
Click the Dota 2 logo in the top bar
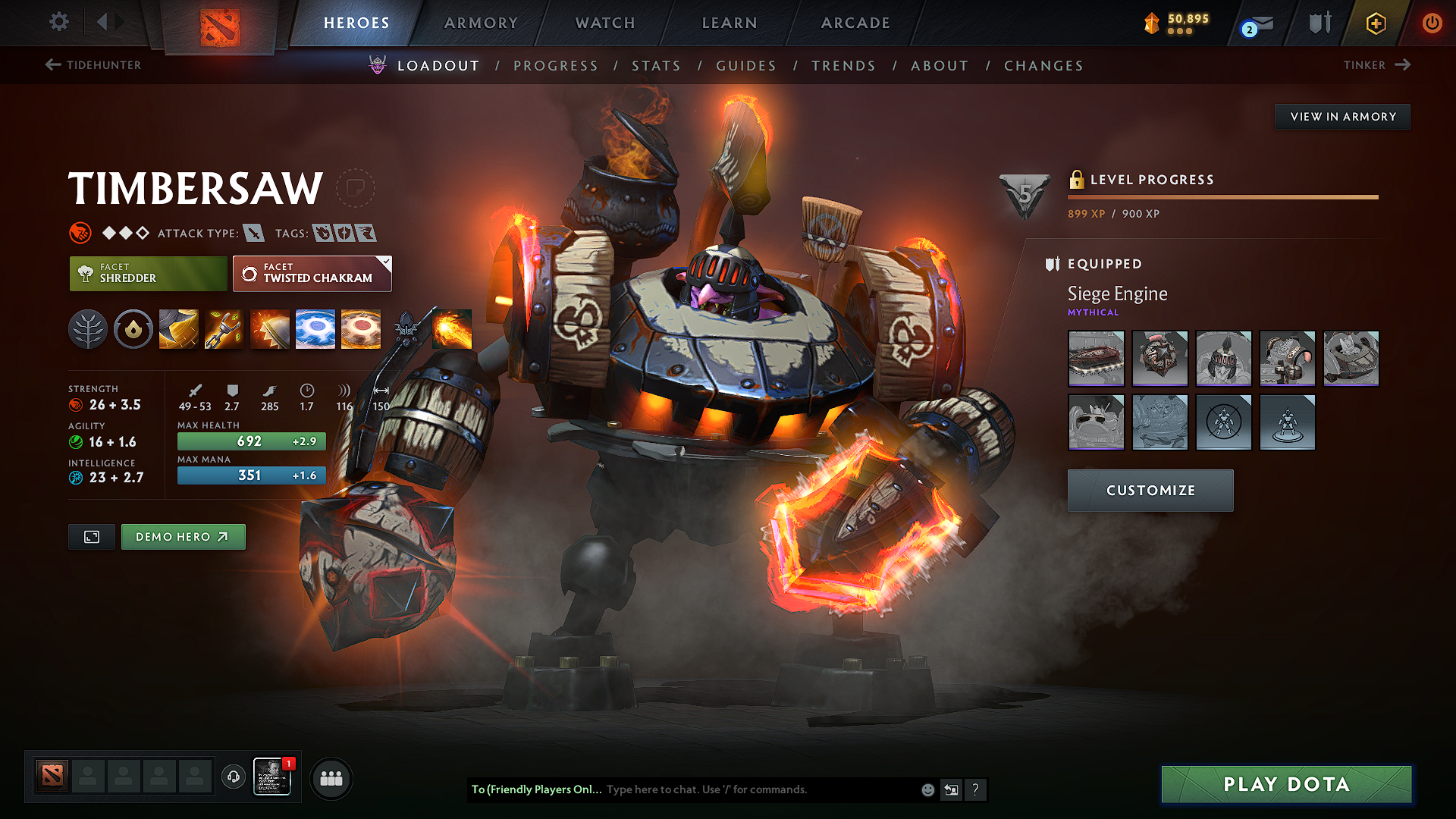pos(220,23)
